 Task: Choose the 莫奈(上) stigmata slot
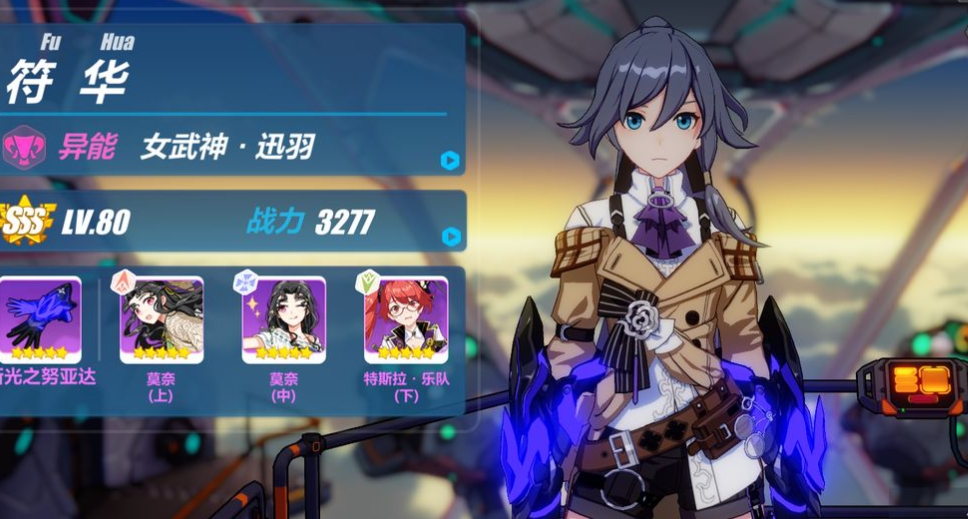(x=161, y=319)
